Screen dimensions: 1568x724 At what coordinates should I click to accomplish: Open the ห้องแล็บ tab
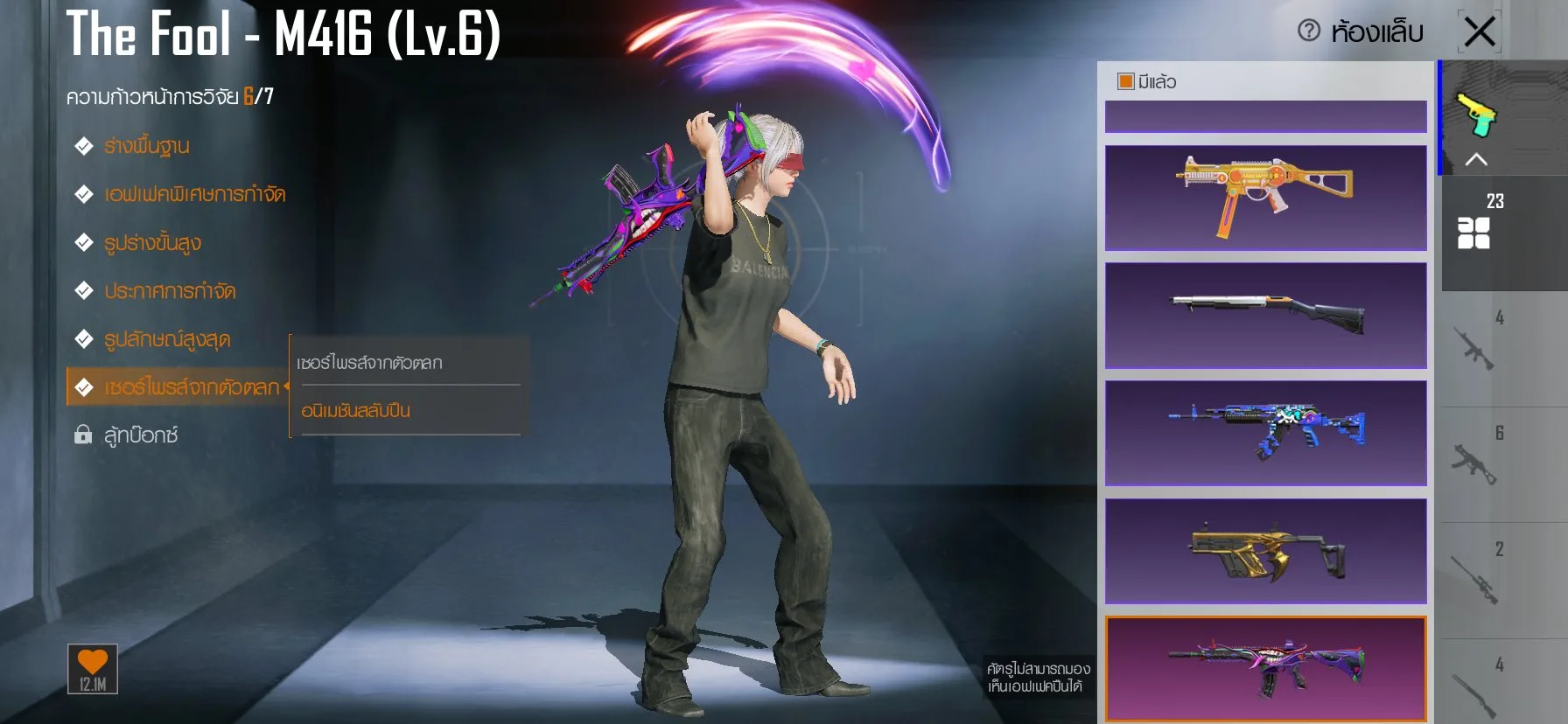1375,29
